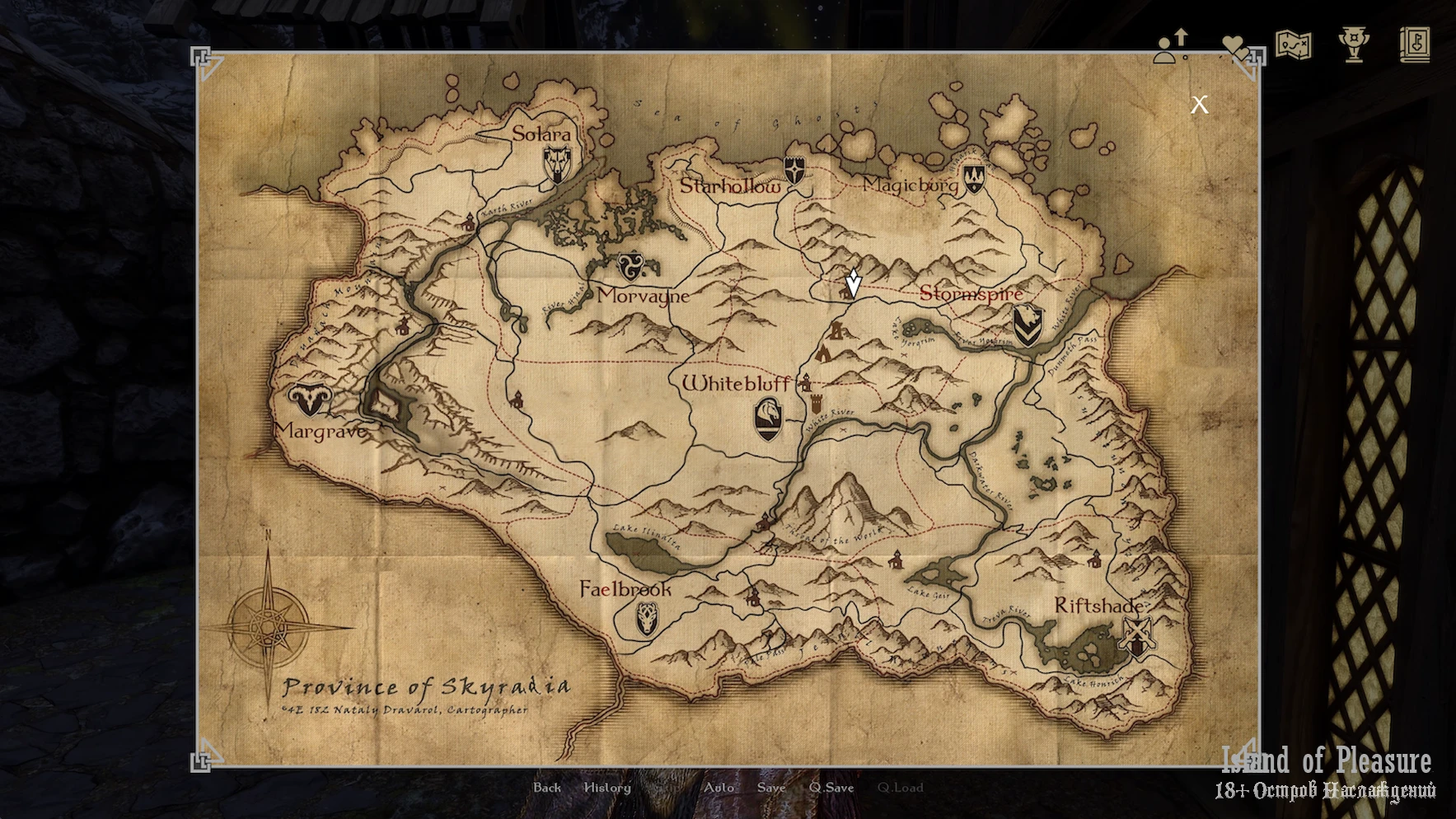Click the Back button
Screen dimensions: 1456x819
point(547,788)
